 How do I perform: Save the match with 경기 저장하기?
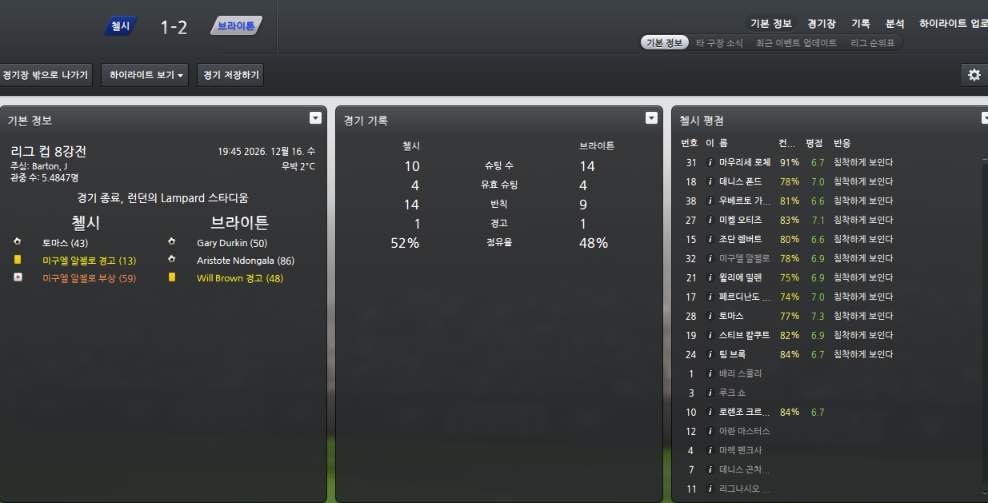pyautogui.click(x=230, y=75)
